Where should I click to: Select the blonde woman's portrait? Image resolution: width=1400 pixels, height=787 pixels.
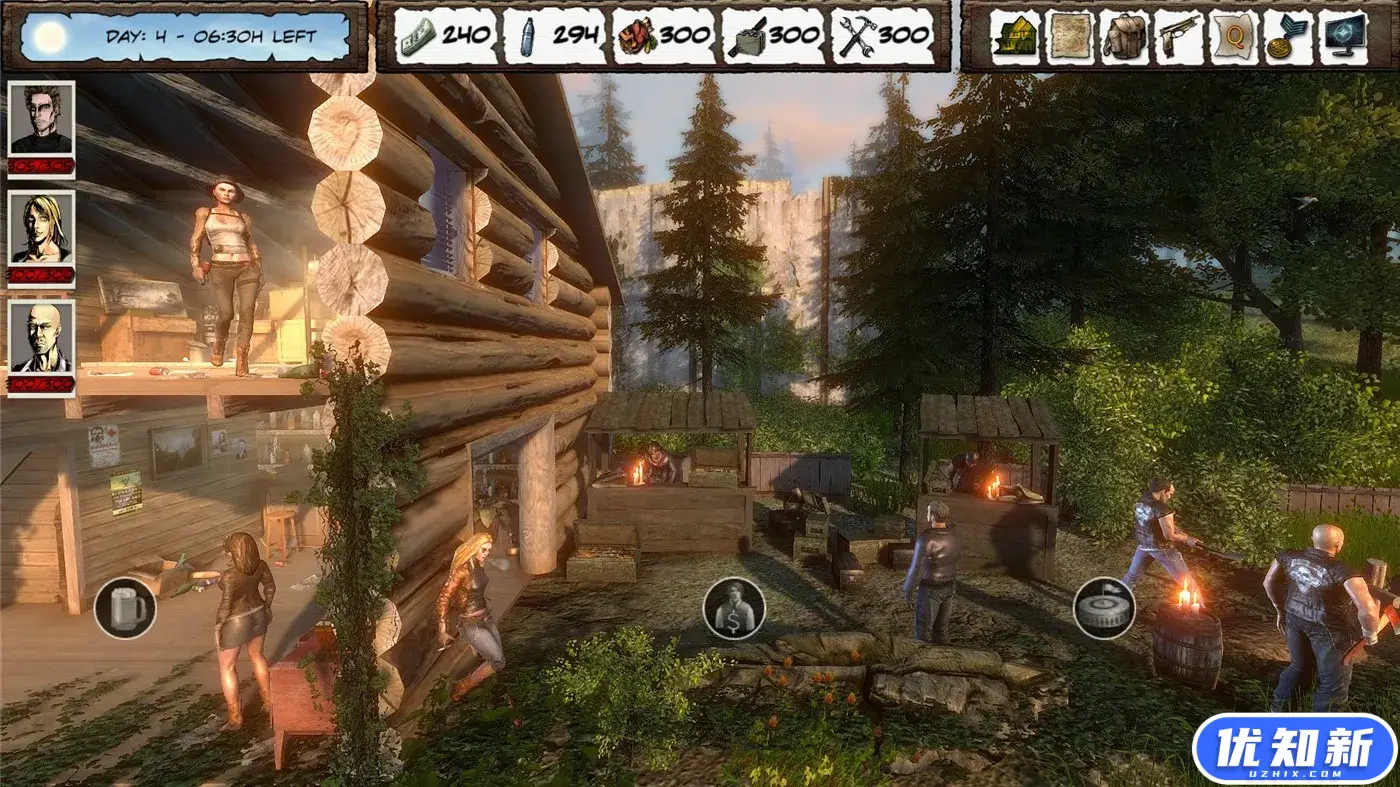tap(42, 228)
